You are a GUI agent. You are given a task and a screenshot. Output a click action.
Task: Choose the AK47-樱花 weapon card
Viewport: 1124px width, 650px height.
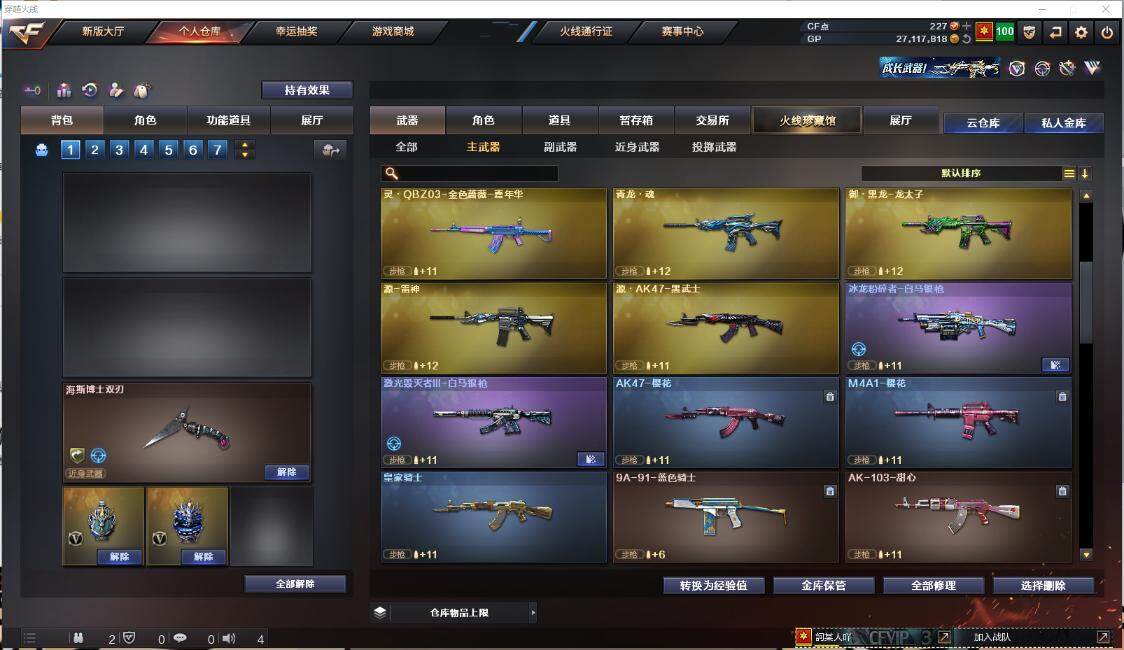(725, 422)
